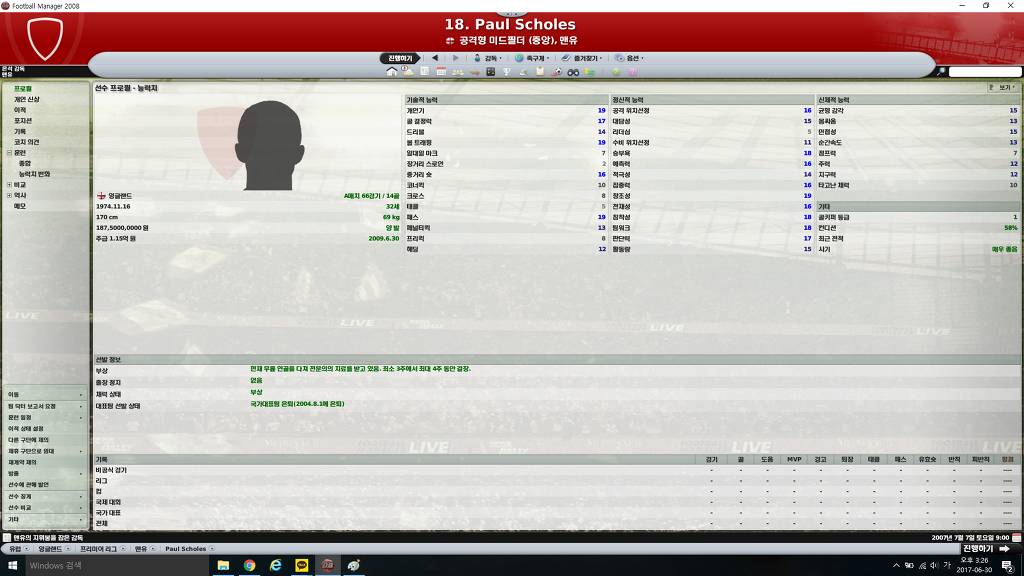The height and width of the screenshot is (576, 1024).
Task: Select 능력치 변화 under training
Action: [x=34, y=174]
